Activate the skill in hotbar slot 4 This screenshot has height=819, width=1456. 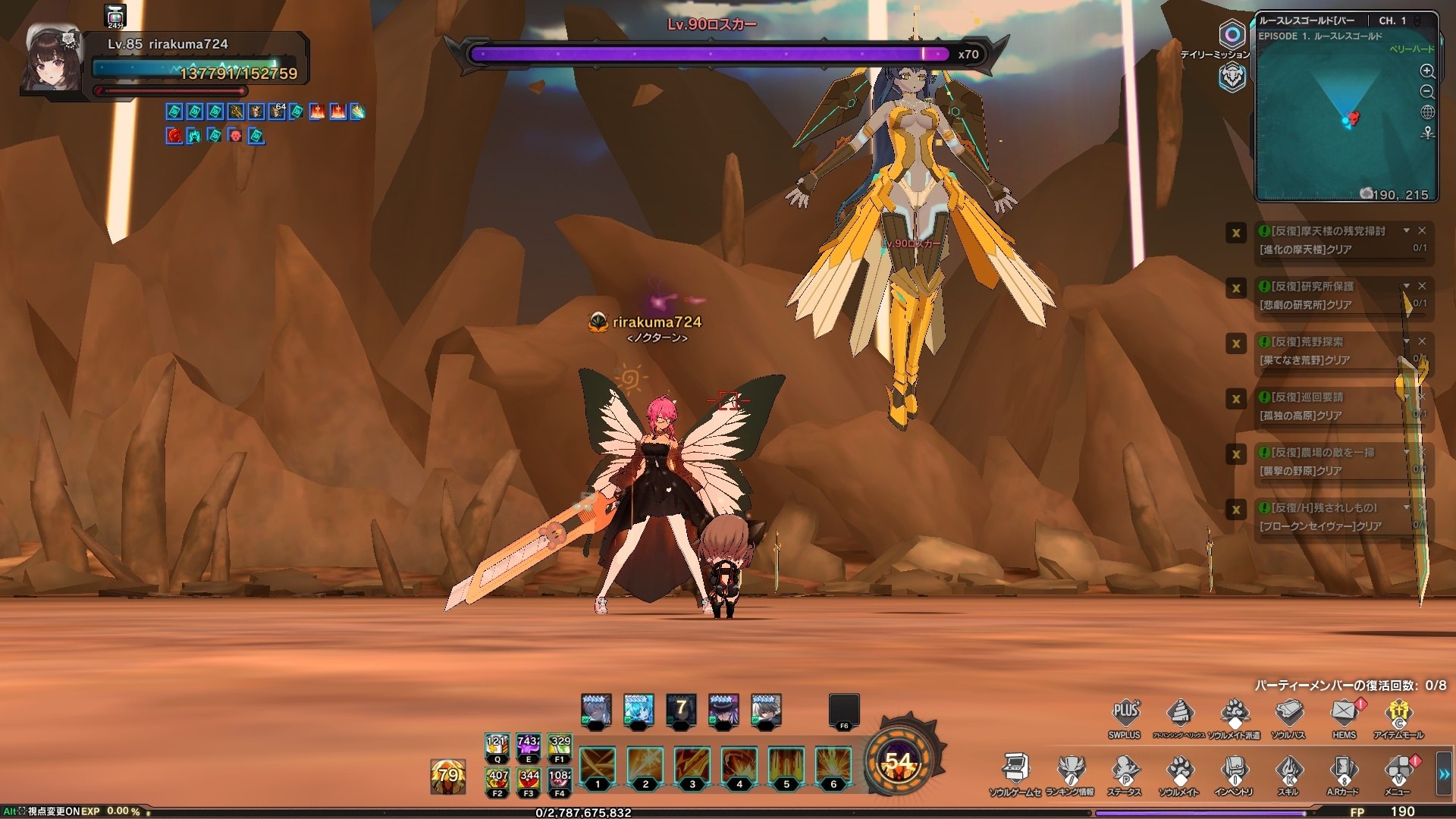[739, 766]
